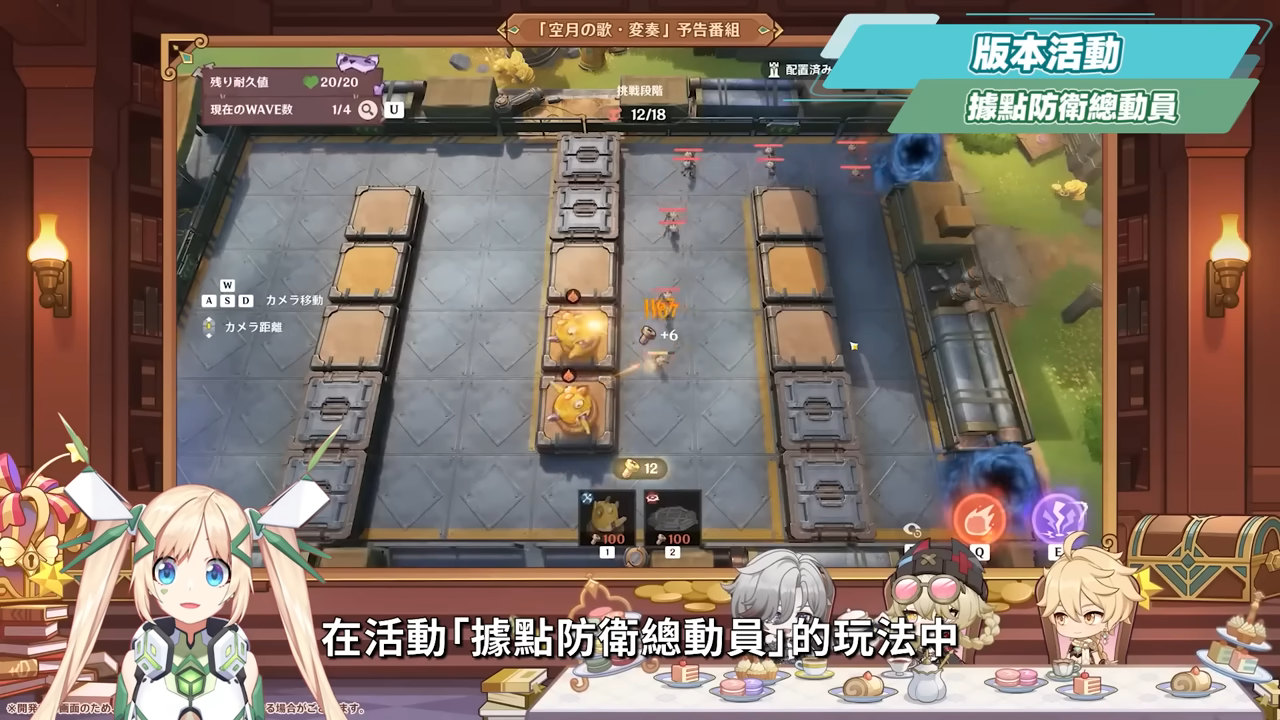Click the red enemy icon beside 12/18
Viewport: 1280px width, 720px height.
(x=615, y=113)
